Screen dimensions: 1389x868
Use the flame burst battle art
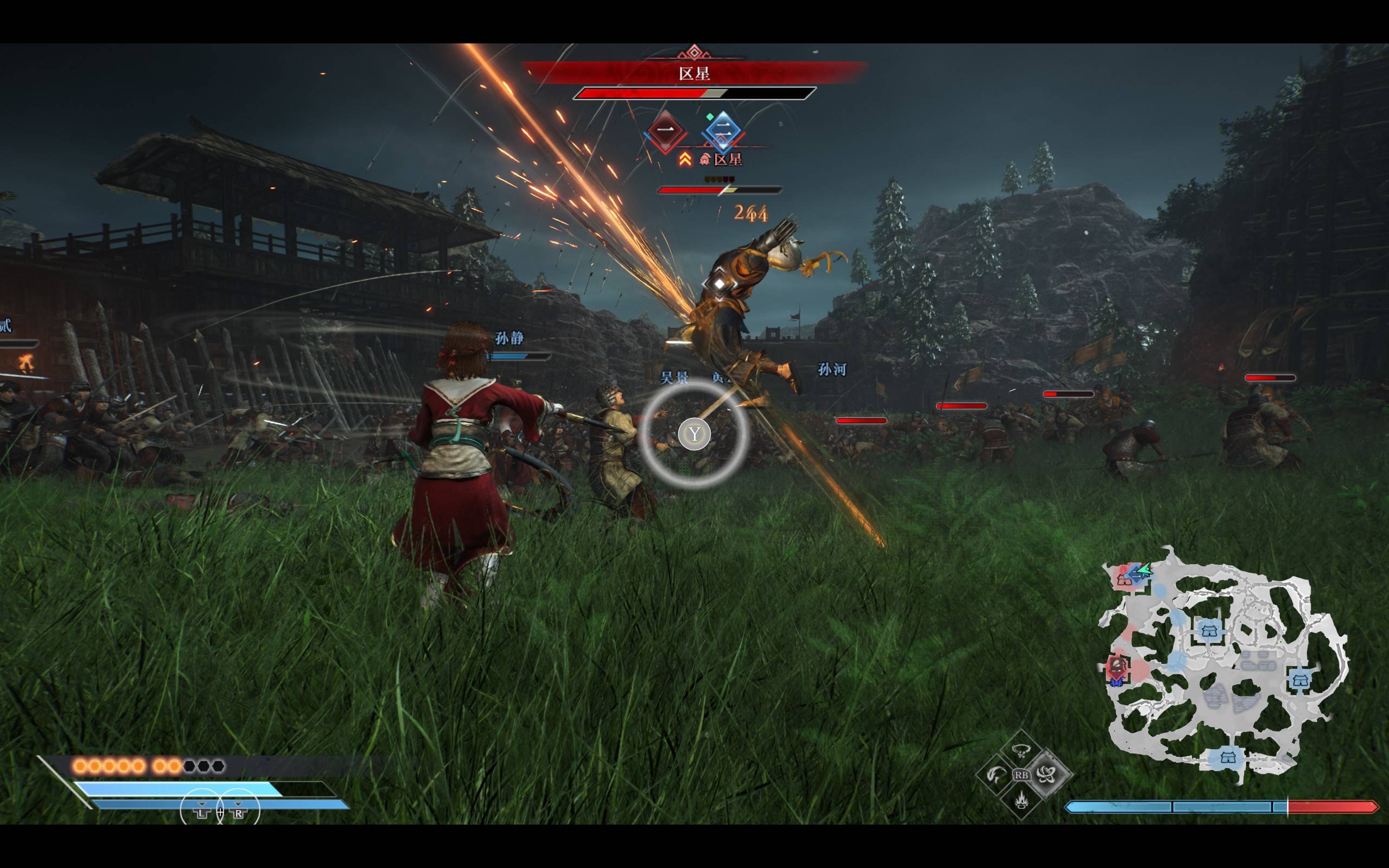[x=1021, y=800]
